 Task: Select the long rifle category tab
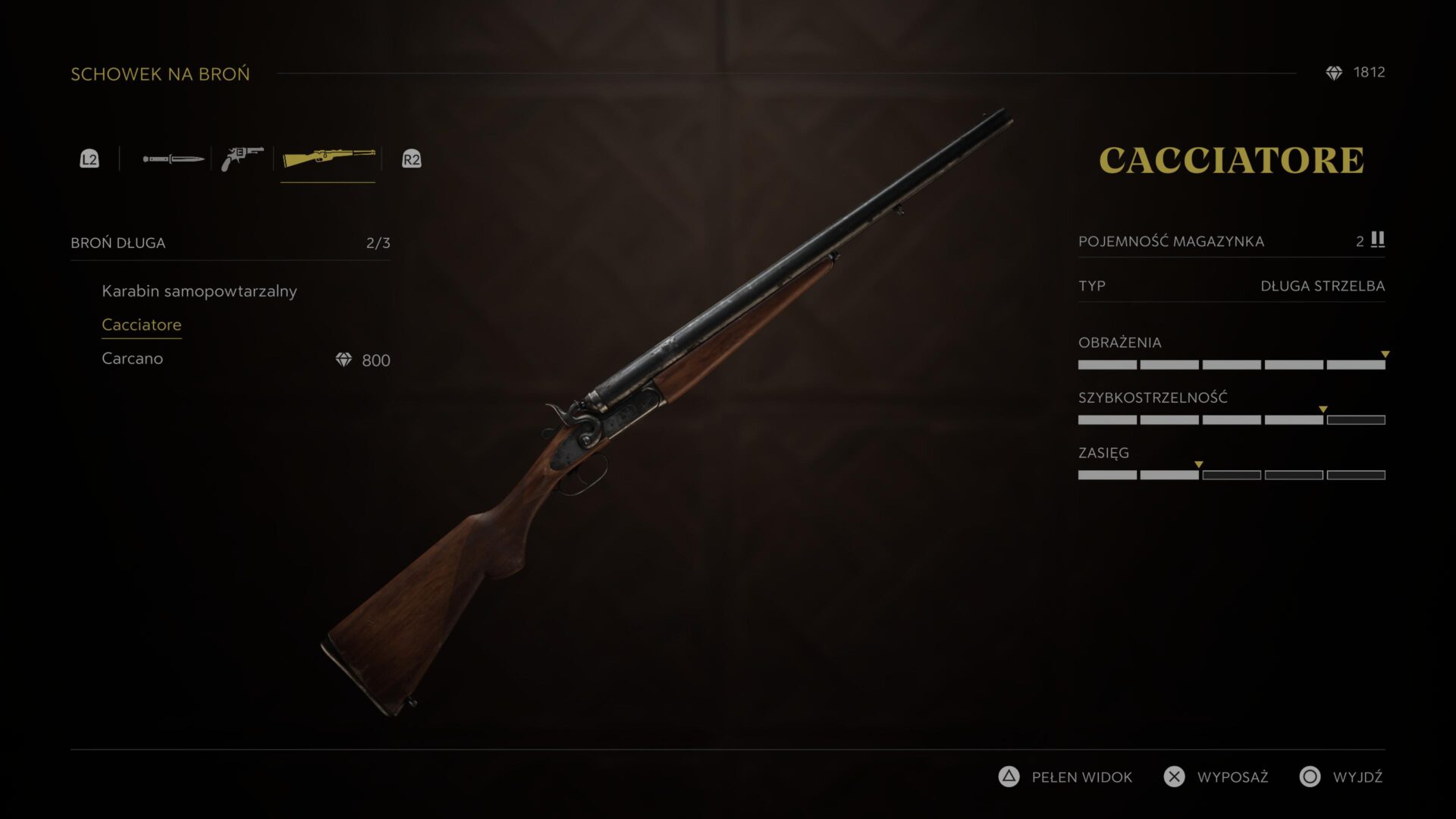pyautogui.click(x=328, y=158)
